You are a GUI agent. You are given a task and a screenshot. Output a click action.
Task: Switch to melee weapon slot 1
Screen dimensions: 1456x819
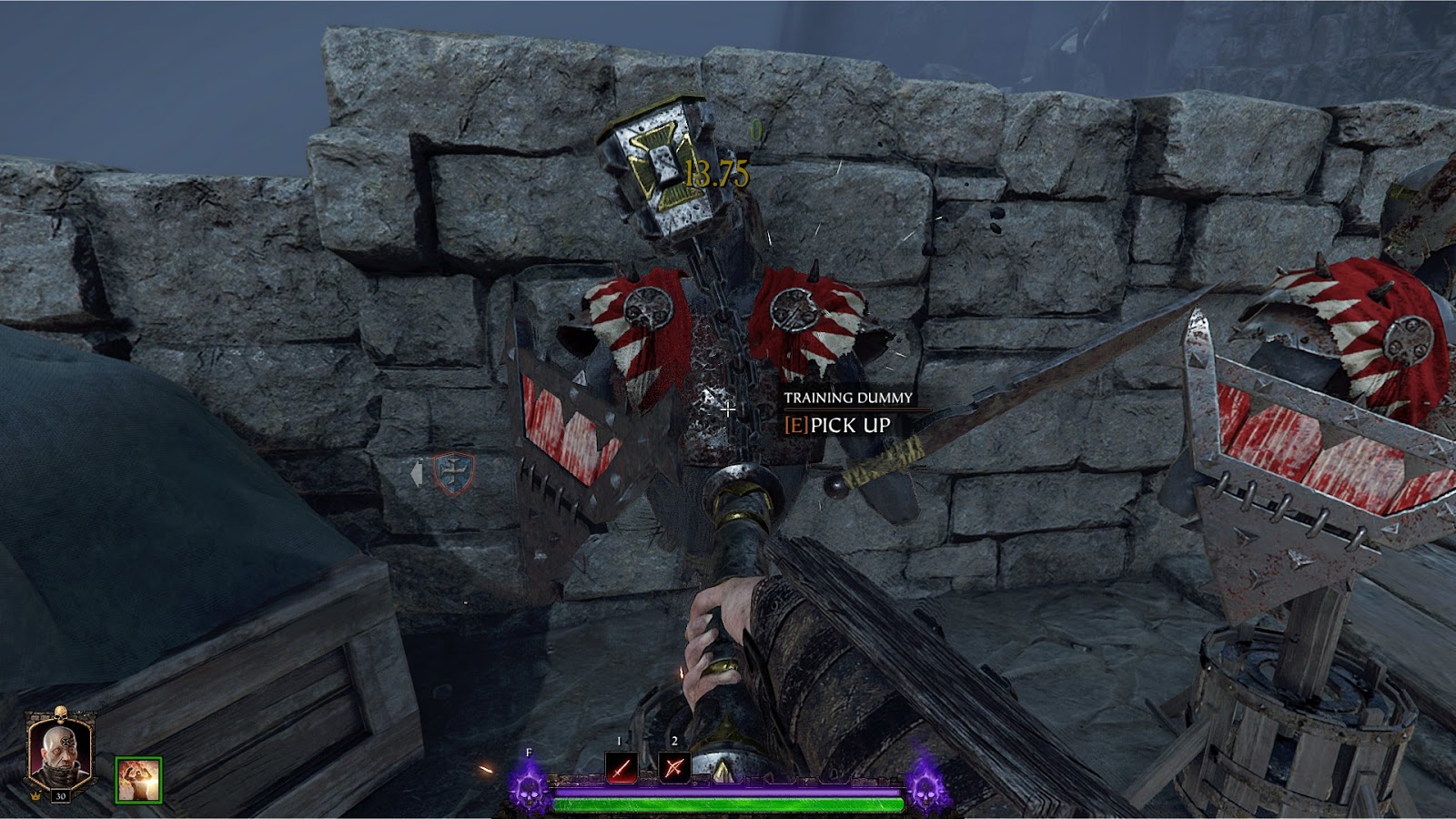621,769
